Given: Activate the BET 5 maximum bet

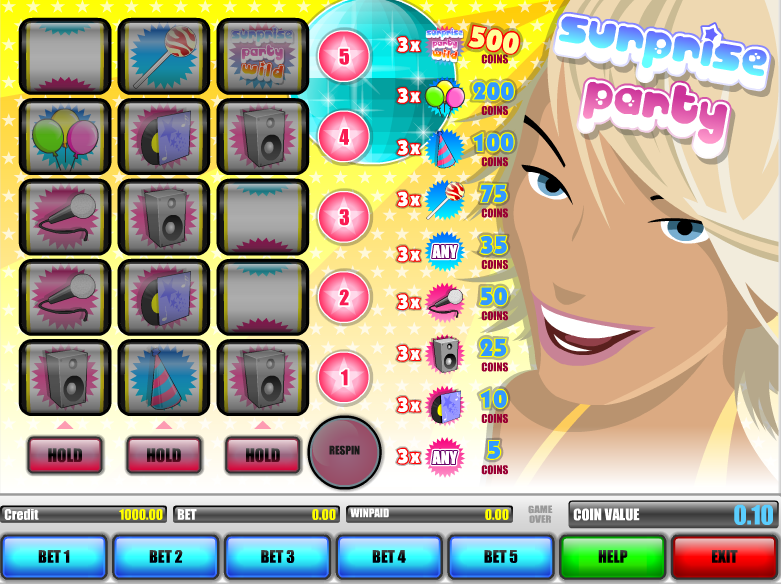Looking at the screenshot, I should (x=501, y=556).
